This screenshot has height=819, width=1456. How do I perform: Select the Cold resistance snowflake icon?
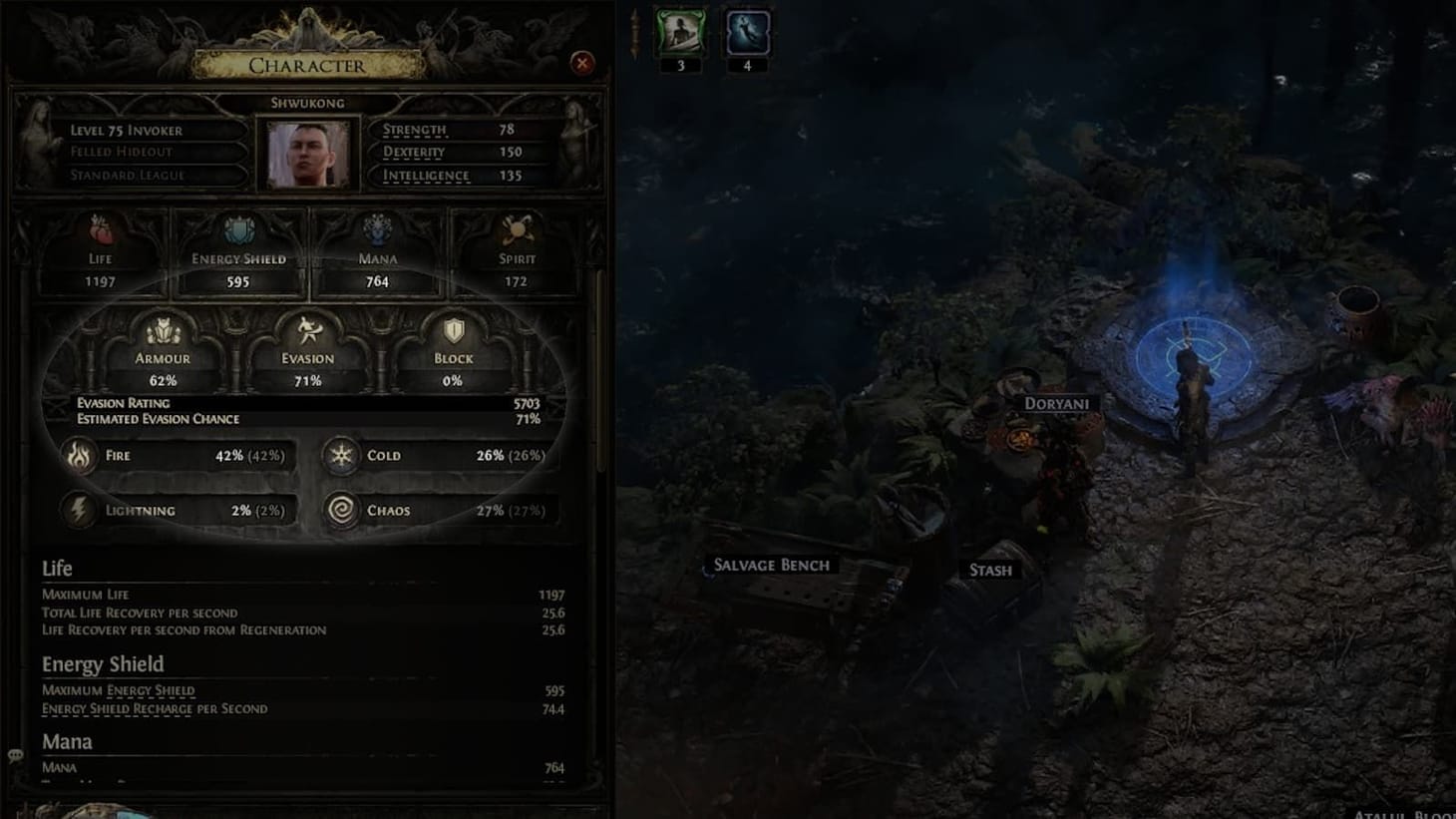pos(339,455)
